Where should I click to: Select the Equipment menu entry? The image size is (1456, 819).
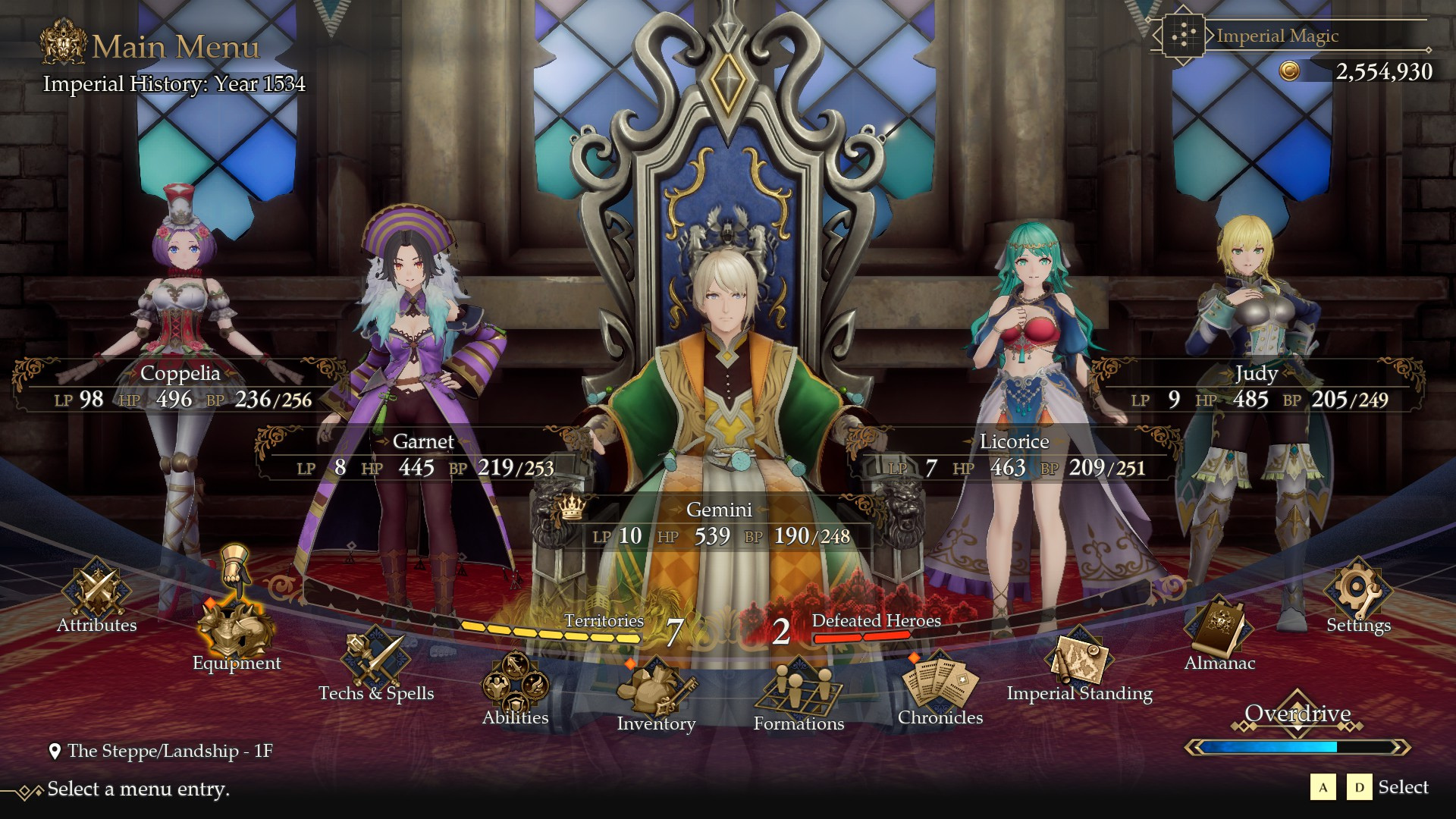click(235, 633)
